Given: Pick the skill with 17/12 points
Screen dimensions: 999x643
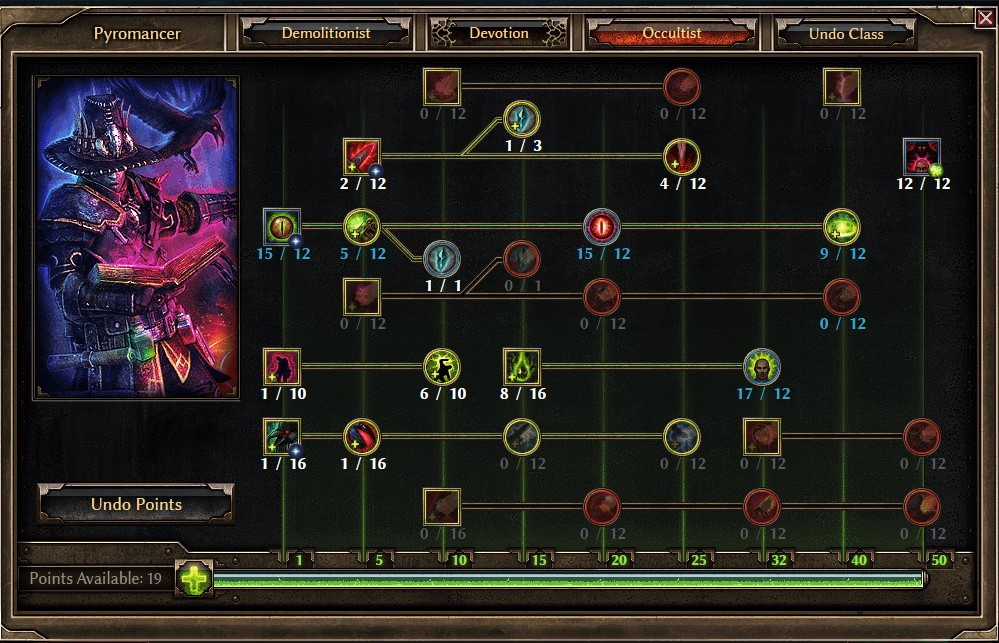Looking at the screenshot, I should (x=762, y=367).
